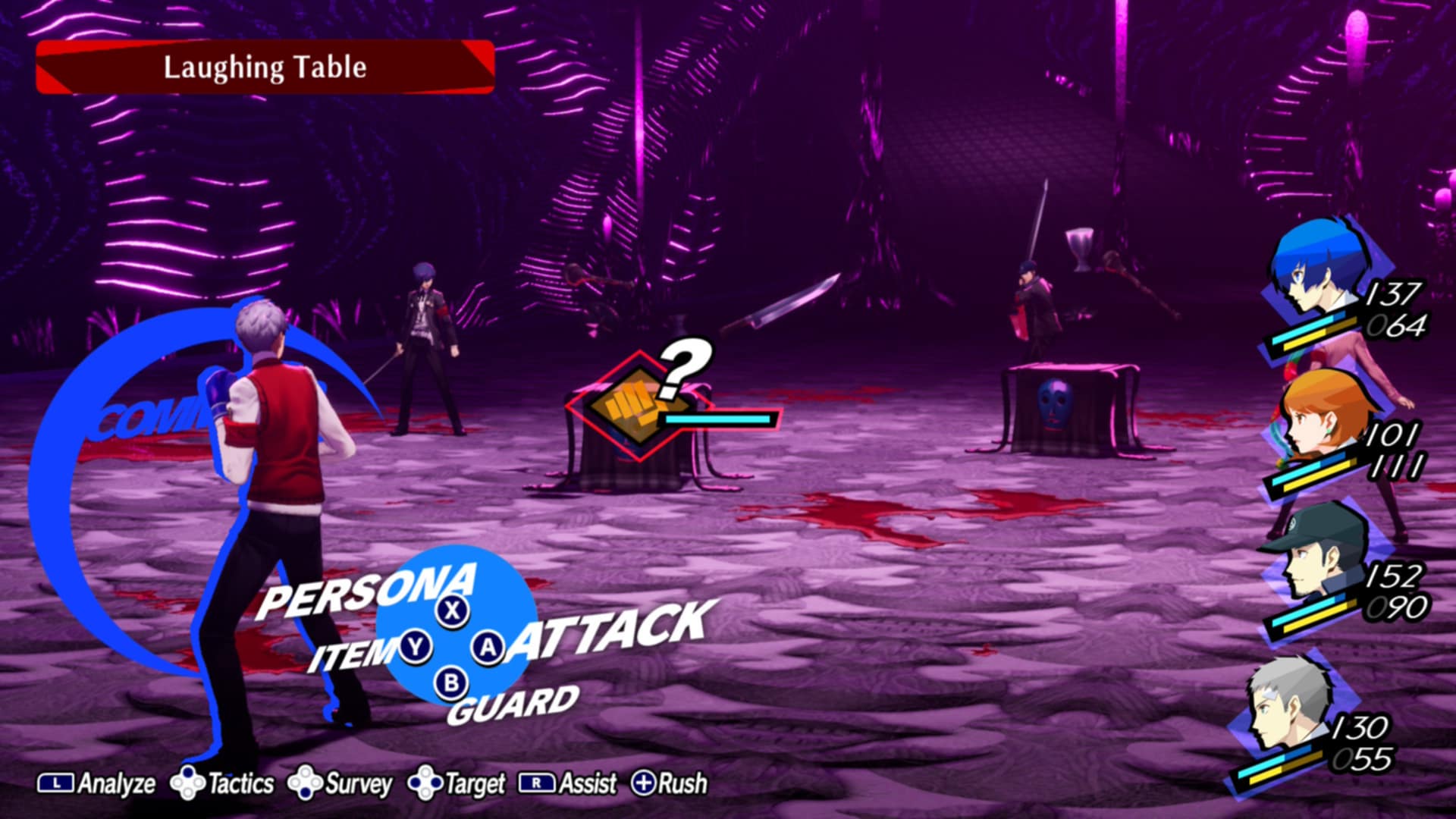Screen dimensions: 1456x819
Task: Select the ITEM command
Action: [x=352, y=653]
